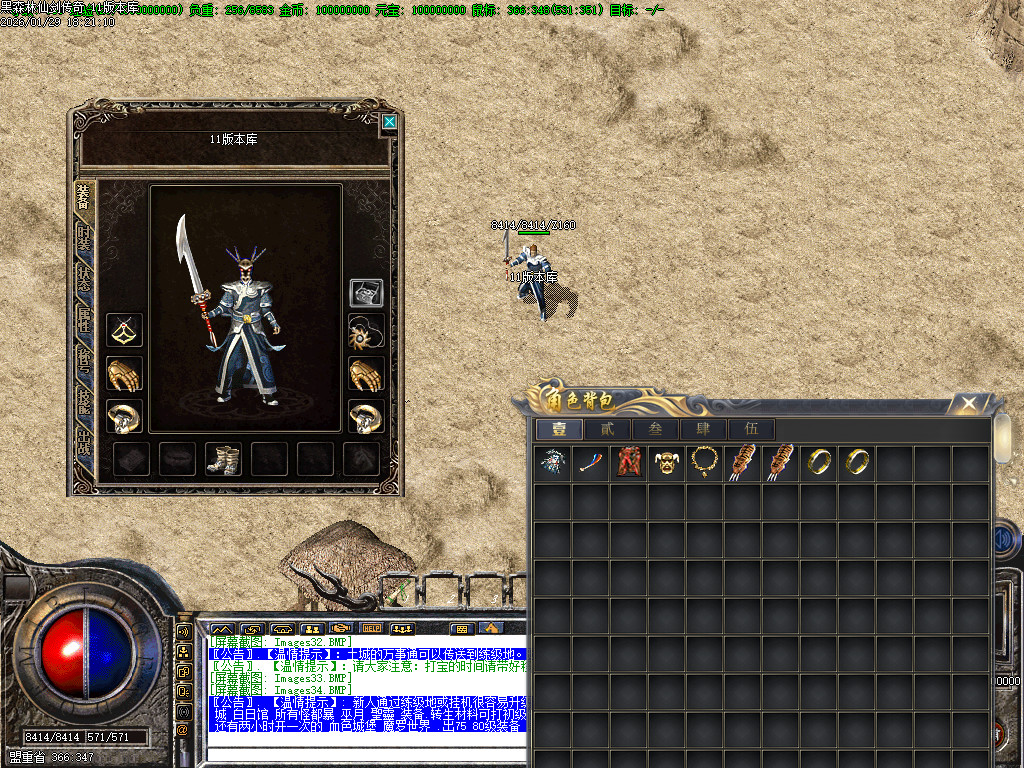This screenshot has width=1024, height=768.
Task: Select the gold bead necklace in the bag
Action: 705,462
